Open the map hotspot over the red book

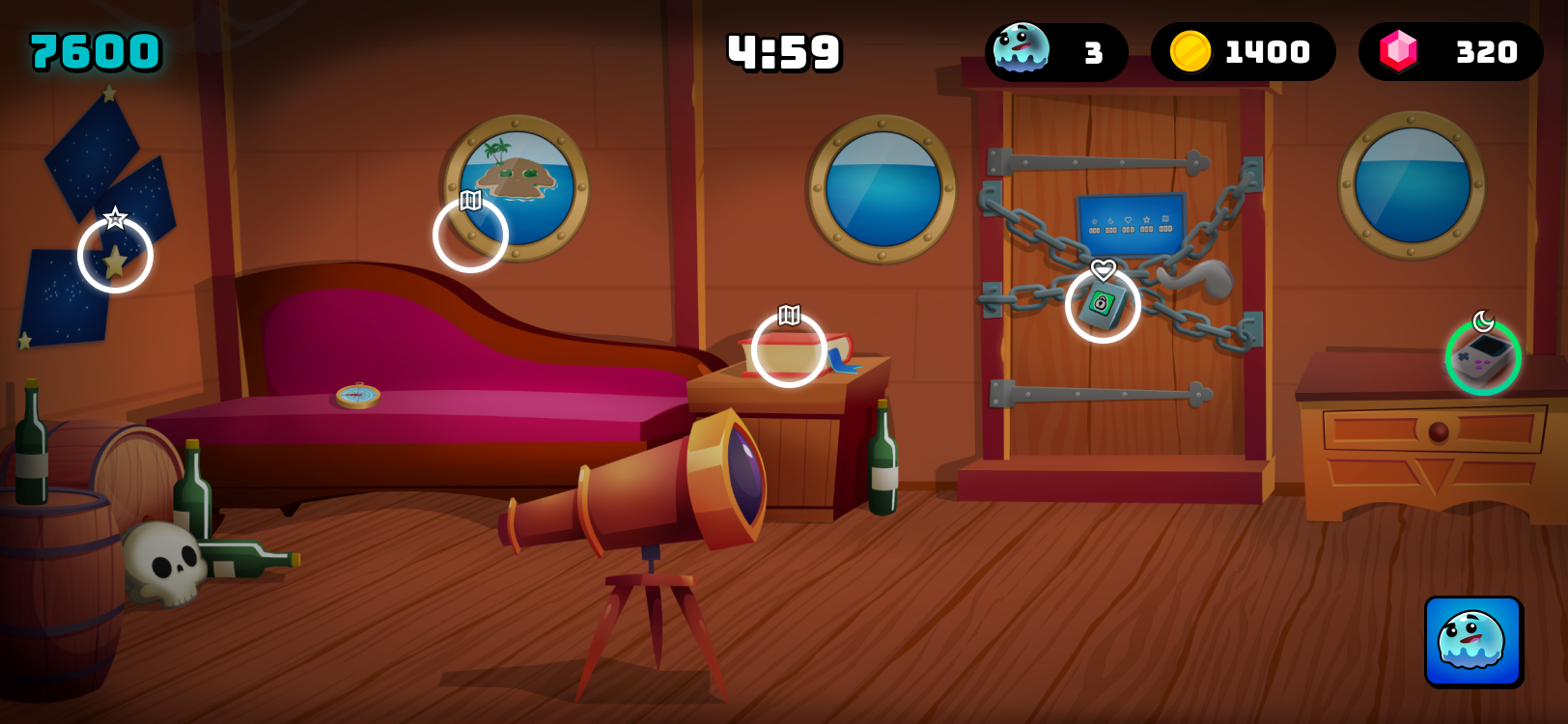tap(789, 349)
